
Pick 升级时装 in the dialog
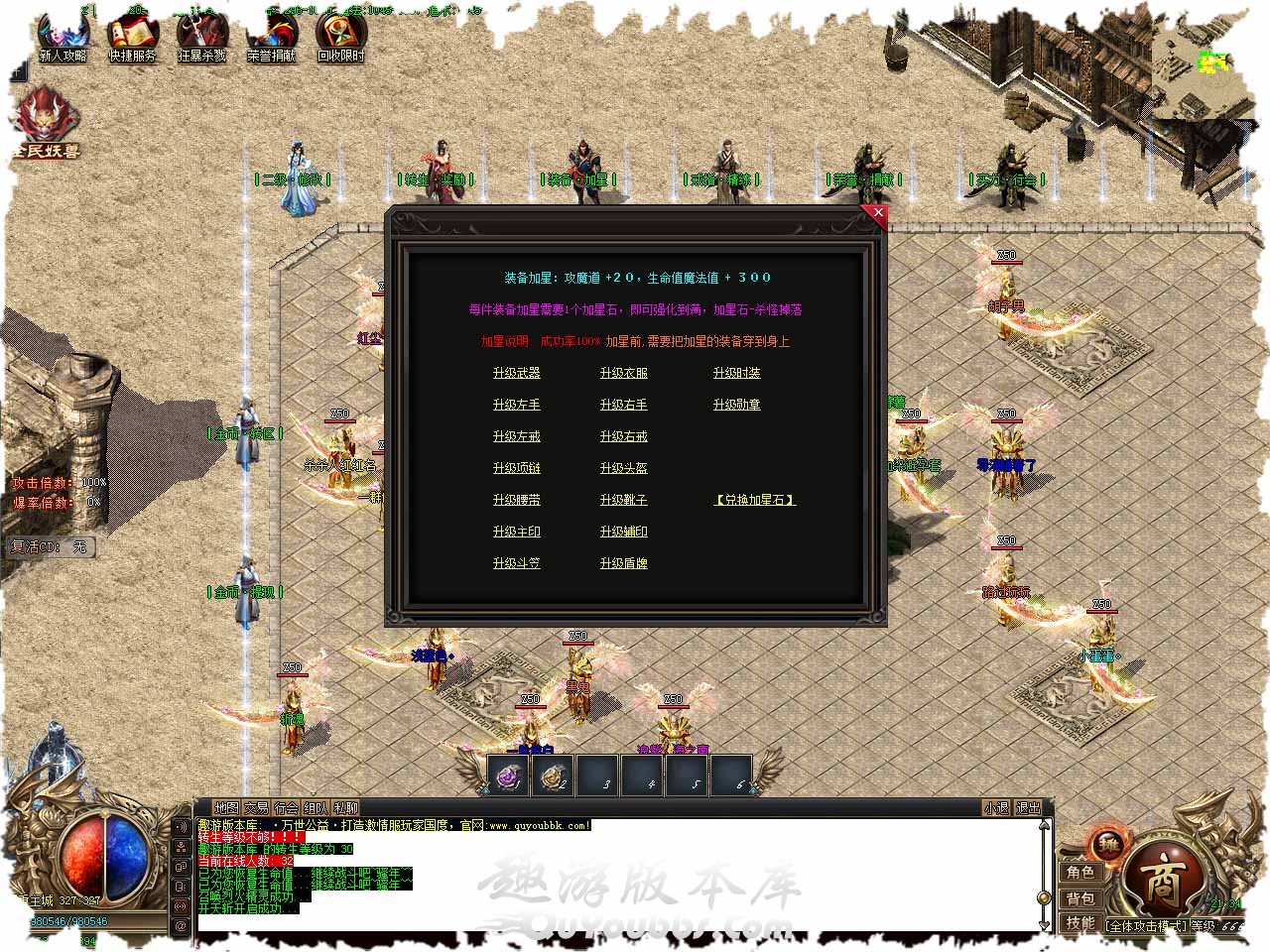tap(736, 373)
